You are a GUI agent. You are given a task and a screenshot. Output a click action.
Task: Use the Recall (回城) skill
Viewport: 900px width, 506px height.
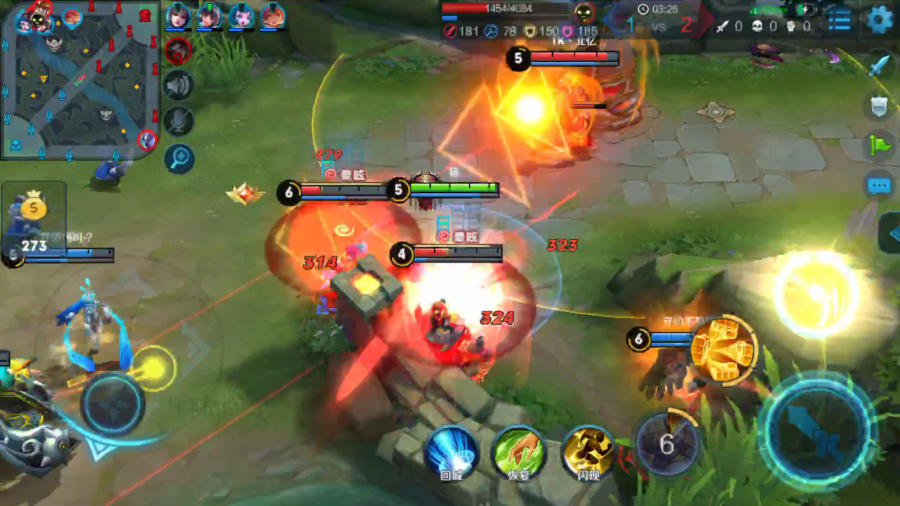(452, 450)
